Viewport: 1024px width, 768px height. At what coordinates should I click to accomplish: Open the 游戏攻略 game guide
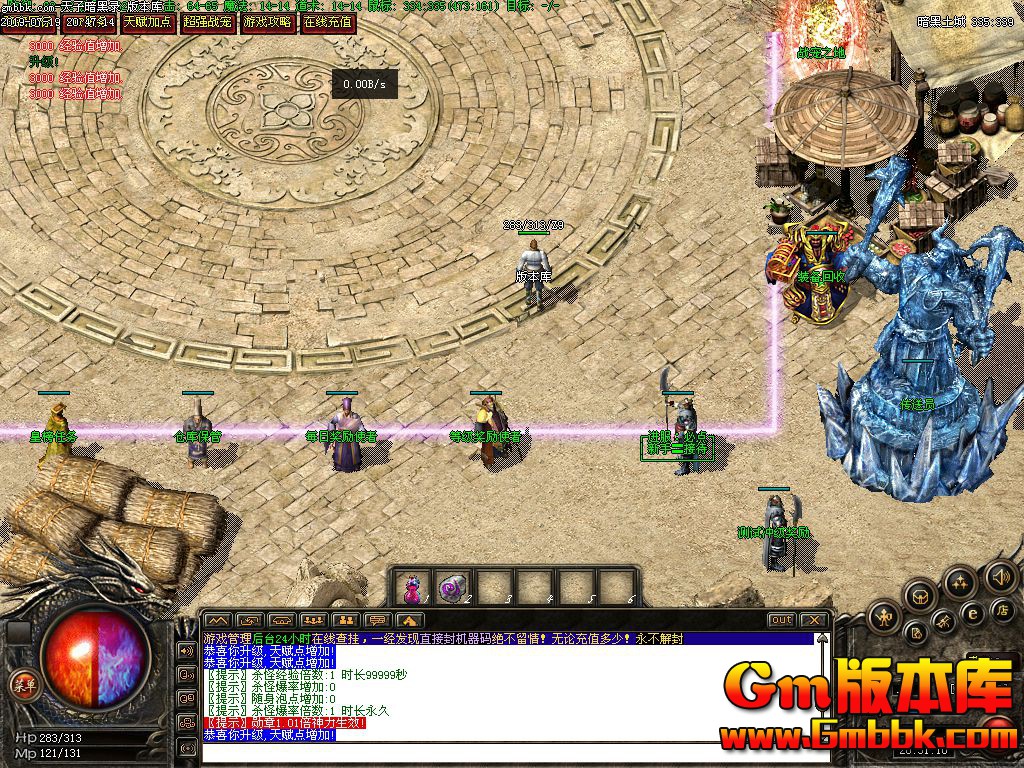(268, 22)
